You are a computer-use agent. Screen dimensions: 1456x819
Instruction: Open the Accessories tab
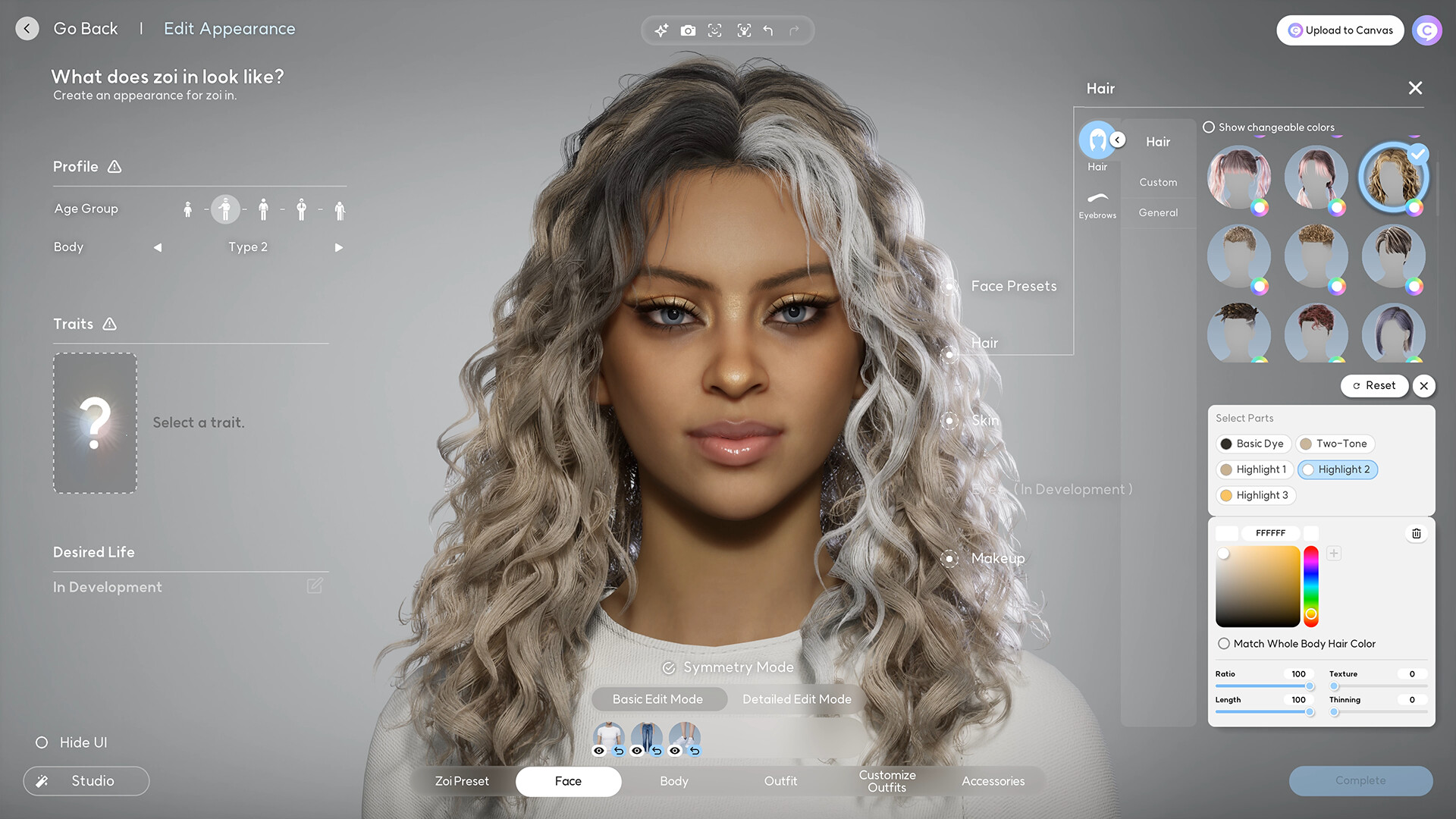pyautogui.click(x=993, y=781)
